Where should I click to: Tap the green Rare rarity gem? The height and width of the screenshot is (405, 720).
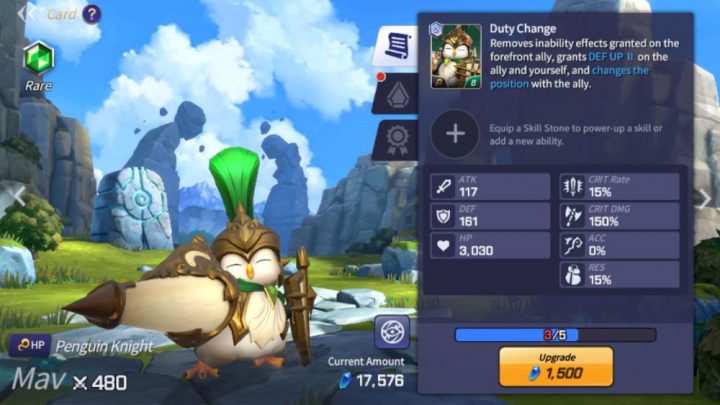pyautogui.click(x=37, y=58)
